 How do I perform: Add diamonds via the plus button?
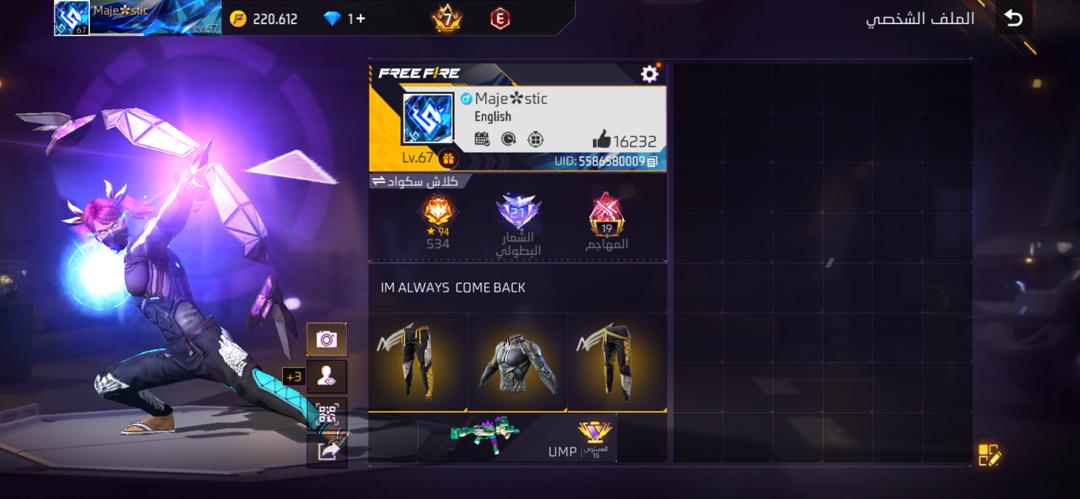358,19
